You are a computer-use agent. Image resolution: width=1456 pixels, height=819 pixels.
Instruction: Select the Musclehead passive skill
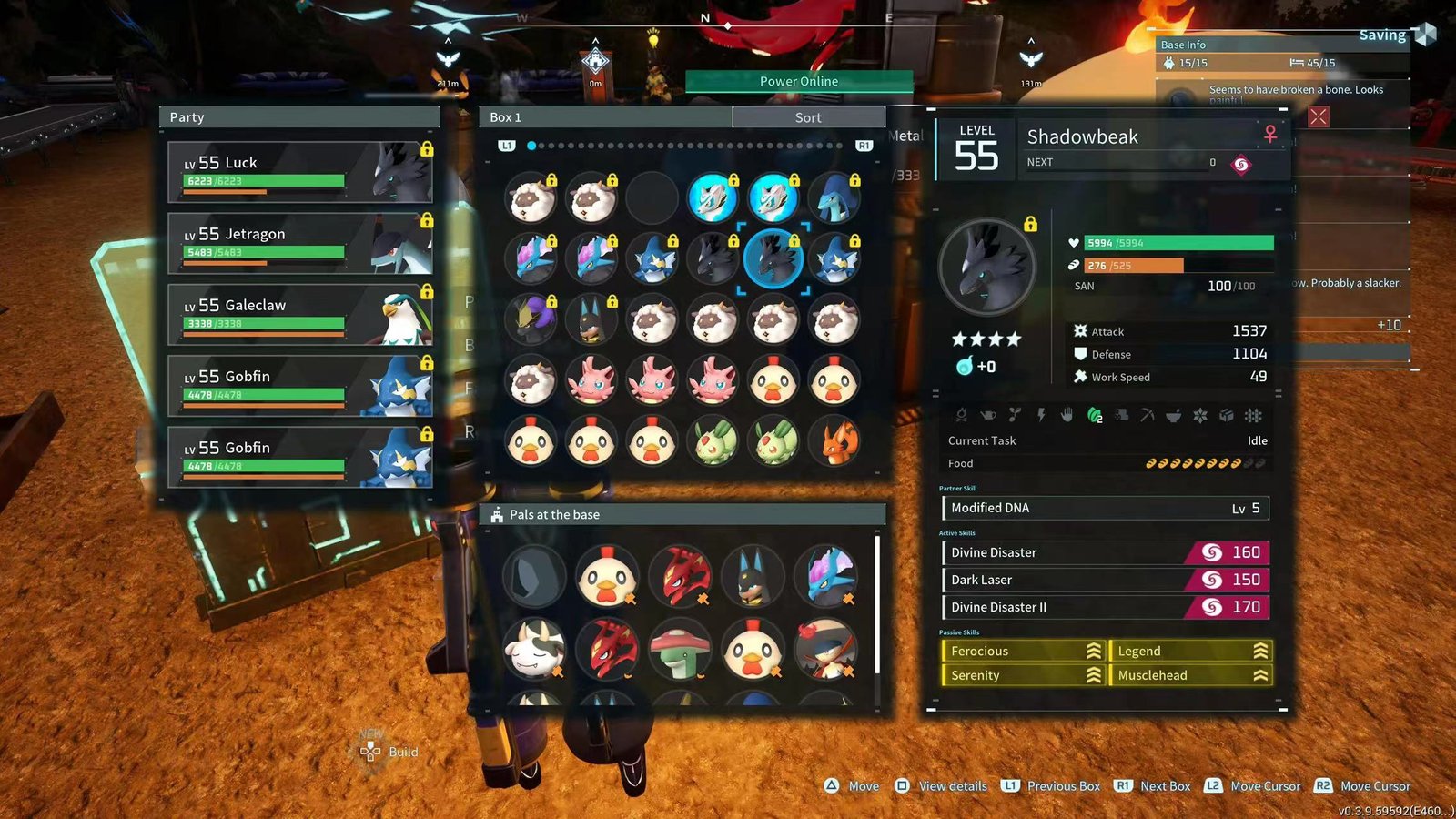click(1190, 675)
